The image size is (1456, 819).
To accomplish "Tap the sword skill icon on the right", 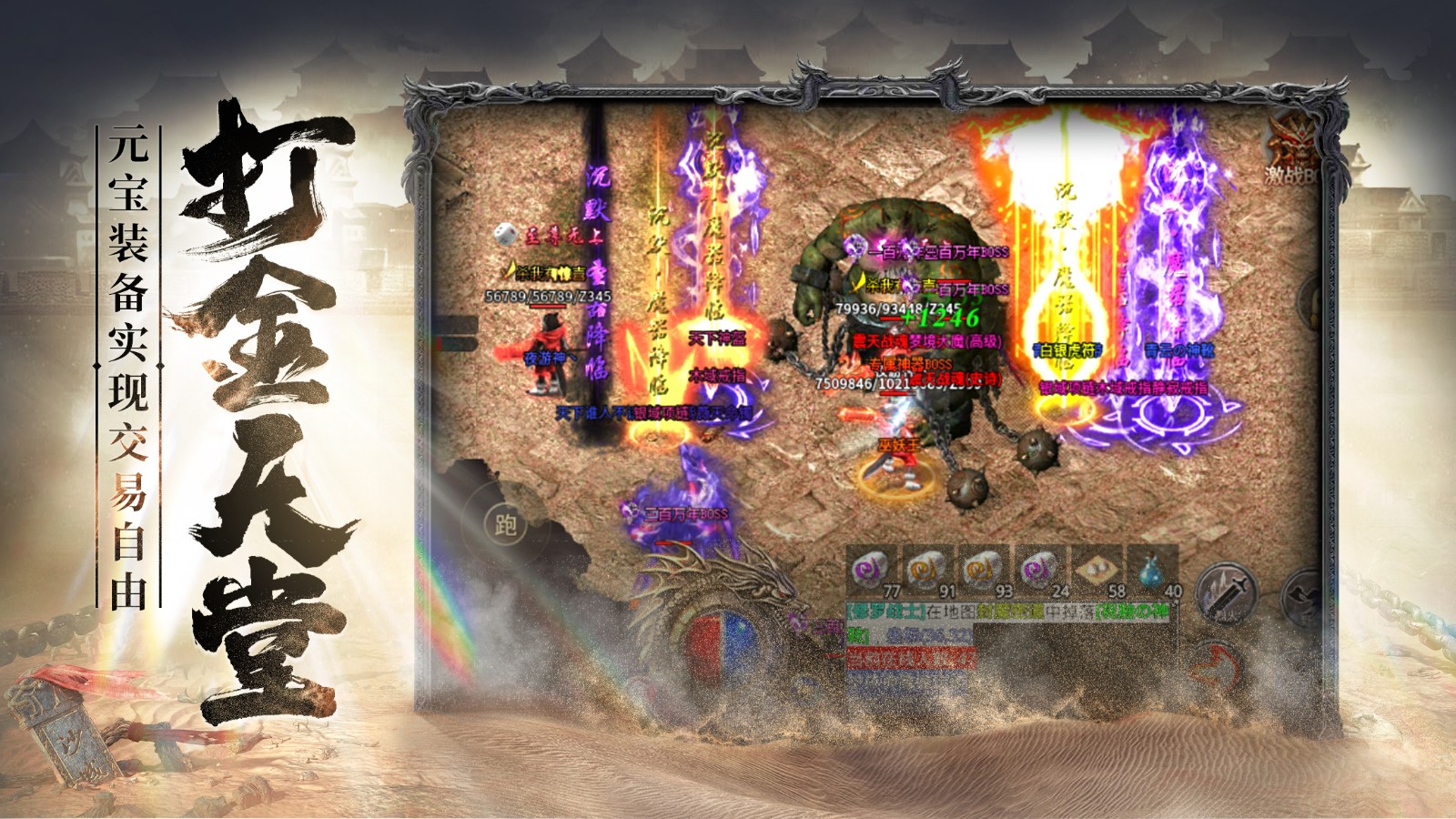I will [1224, 591].
